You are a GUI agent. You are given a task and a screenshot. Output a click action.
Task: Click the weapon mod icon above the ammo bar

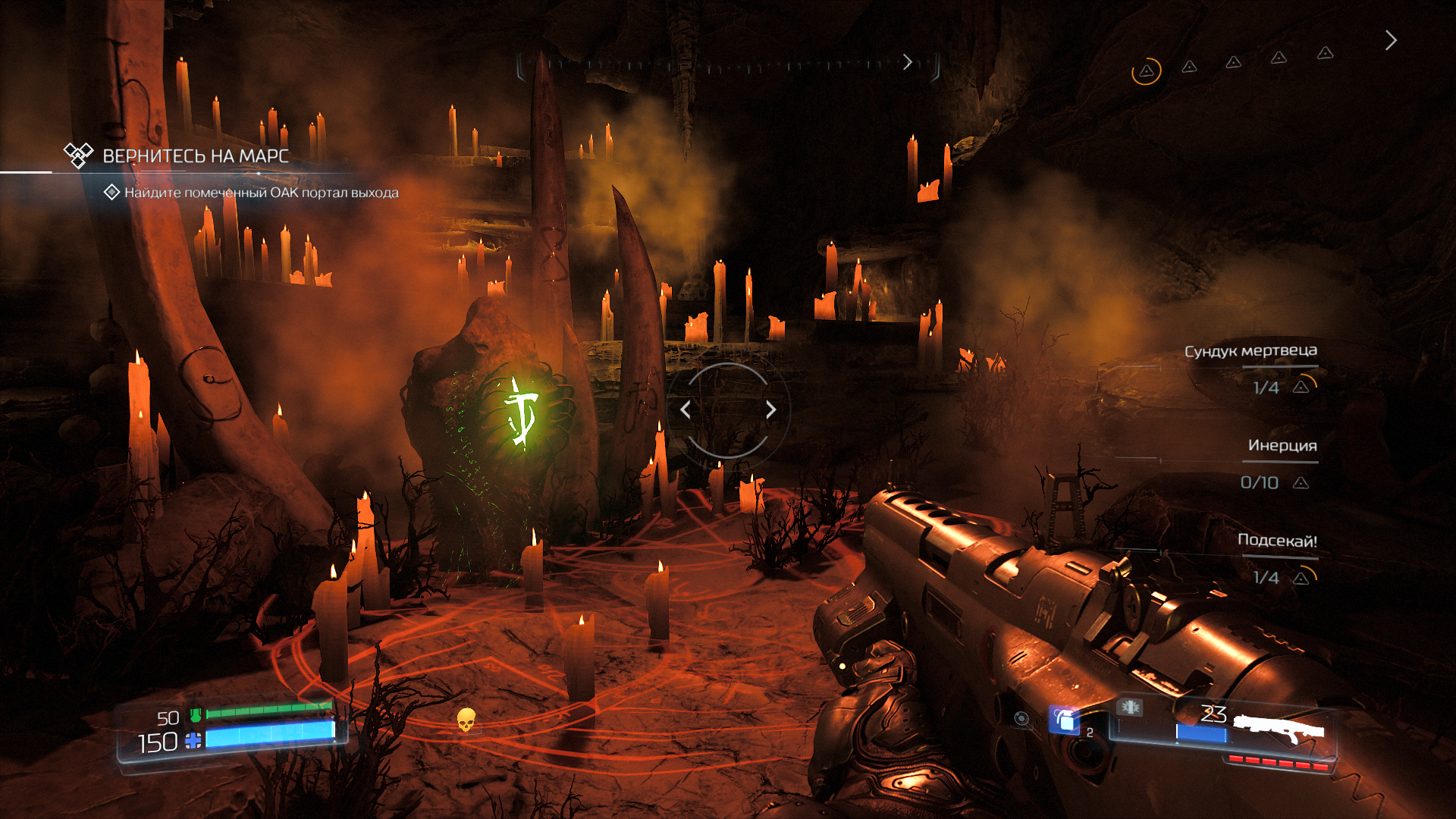(x=1130, y=708)
